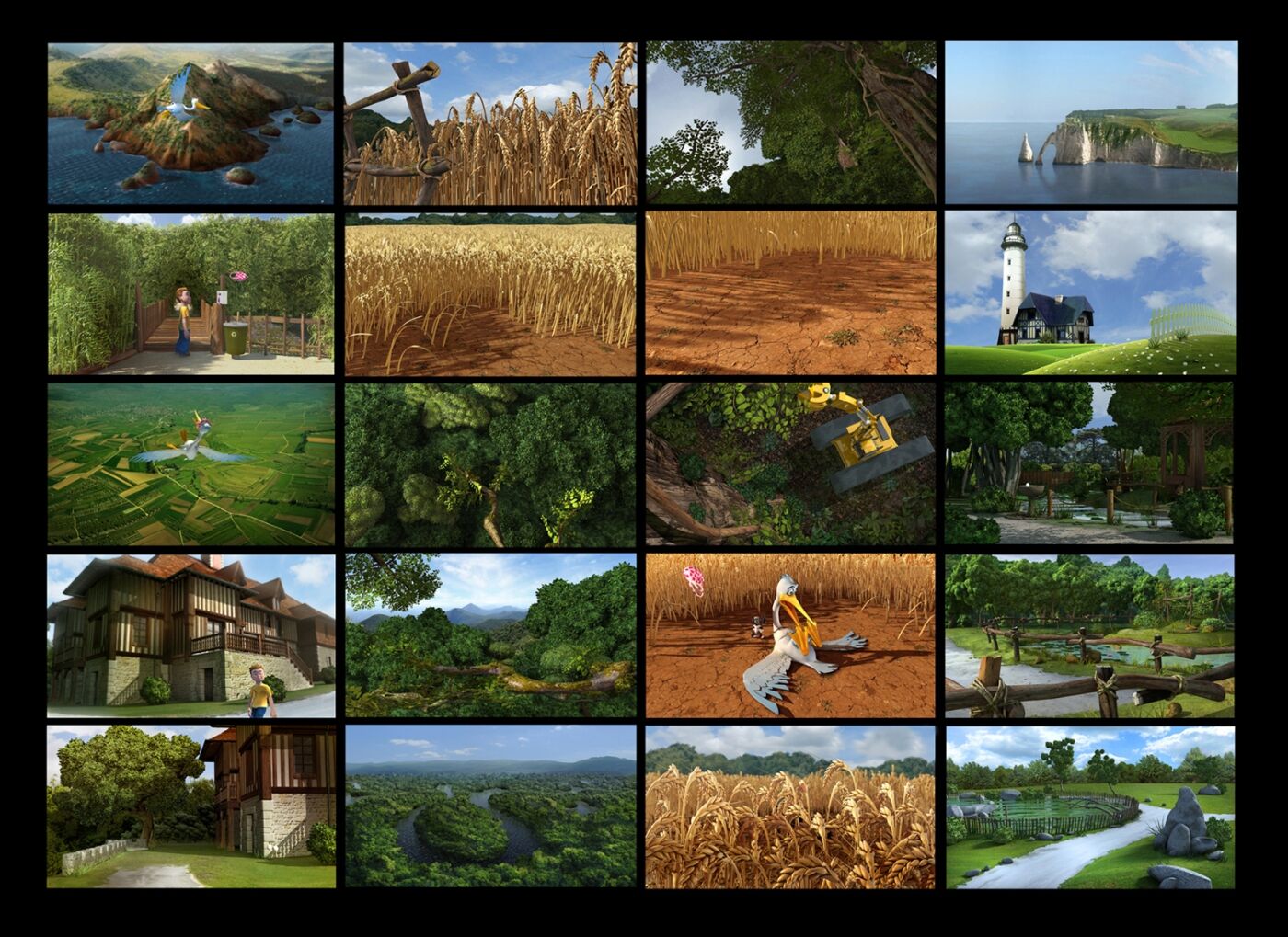Screen dimensions: 1288x937
Task: Open the white lighthouse thumbnail
Action: point(1091,294)
